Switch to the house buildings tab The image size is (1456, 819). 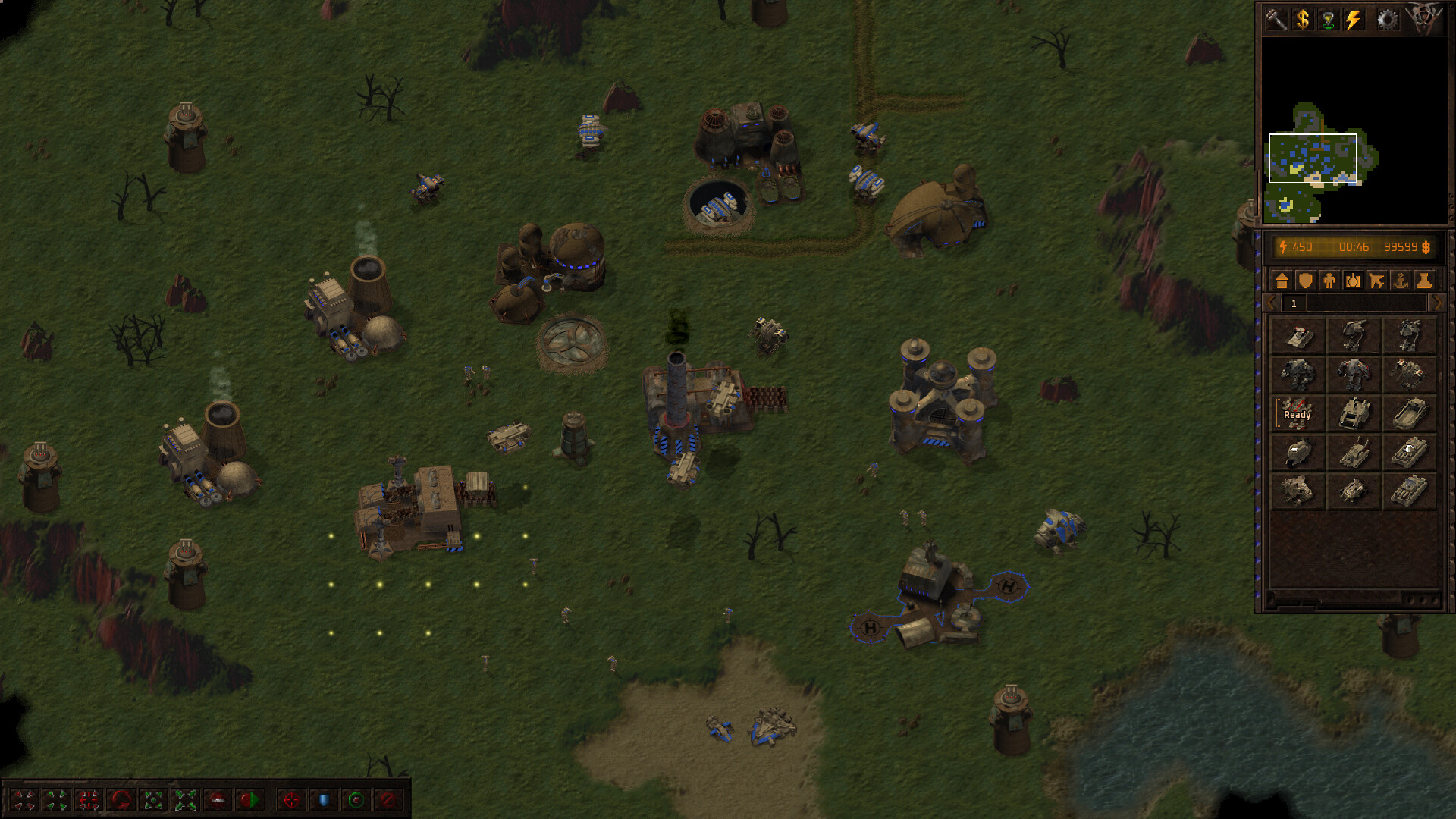point(1282,281)
